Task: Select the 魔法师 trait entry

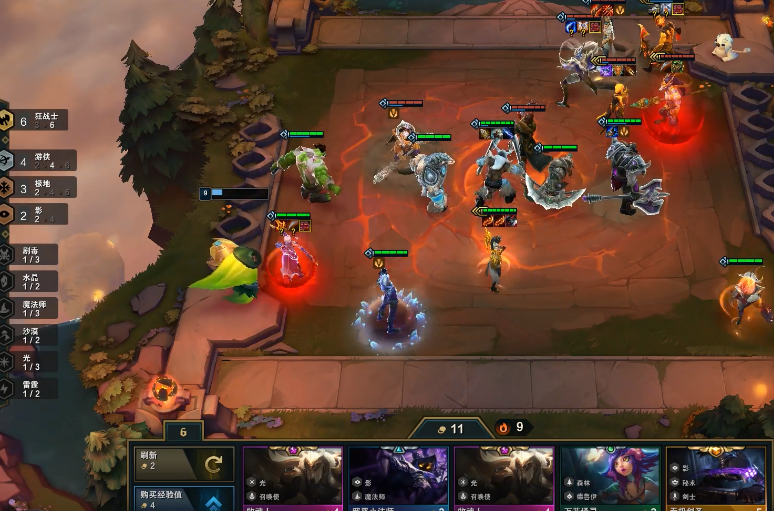Action: click(30, 309)
